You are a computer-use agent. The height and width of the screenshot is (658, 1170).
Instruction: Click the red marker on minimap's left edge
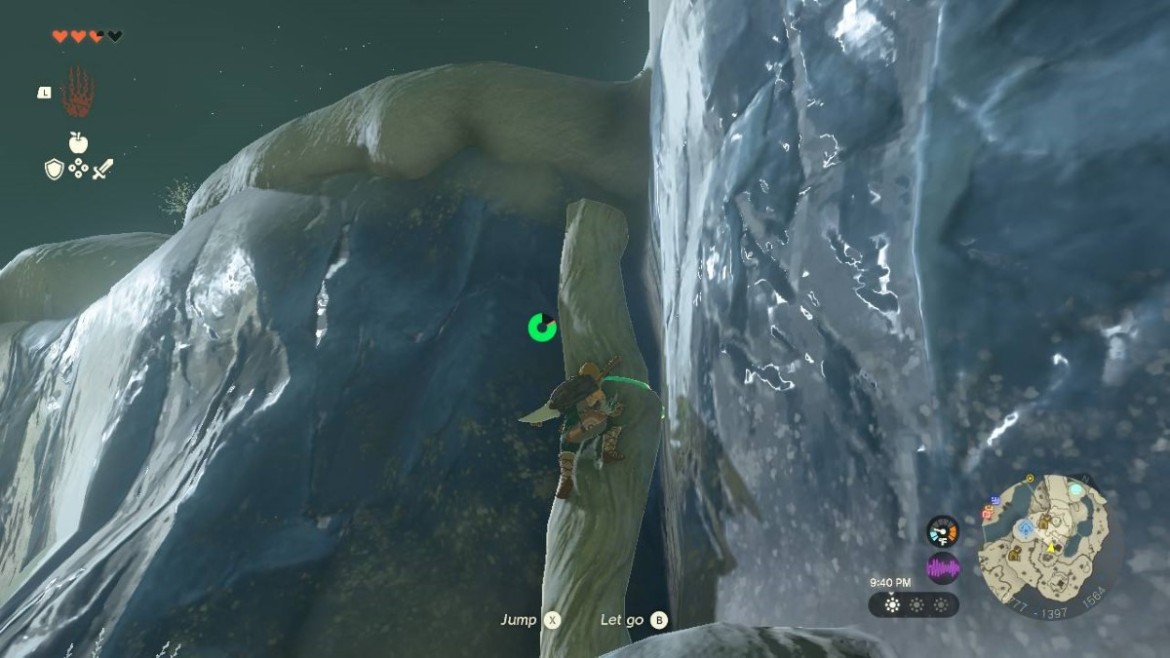[x=988, y=512]
